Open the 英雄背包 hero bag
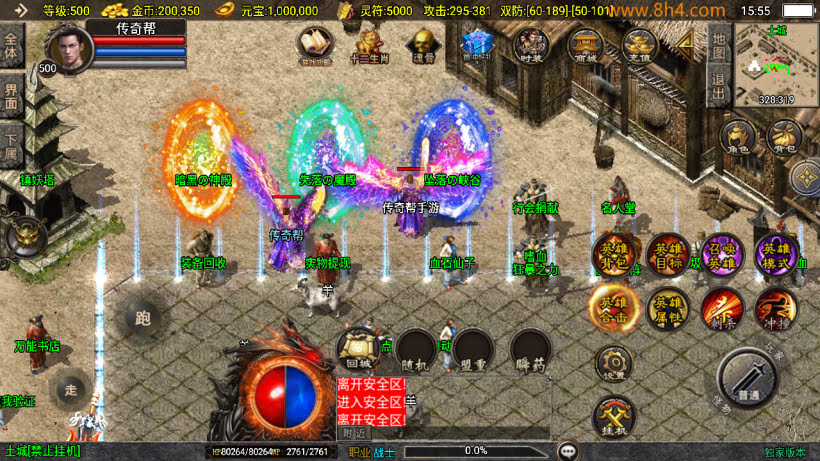The width and height of the screenshot is (820, 461). click(x=612, y=257)
